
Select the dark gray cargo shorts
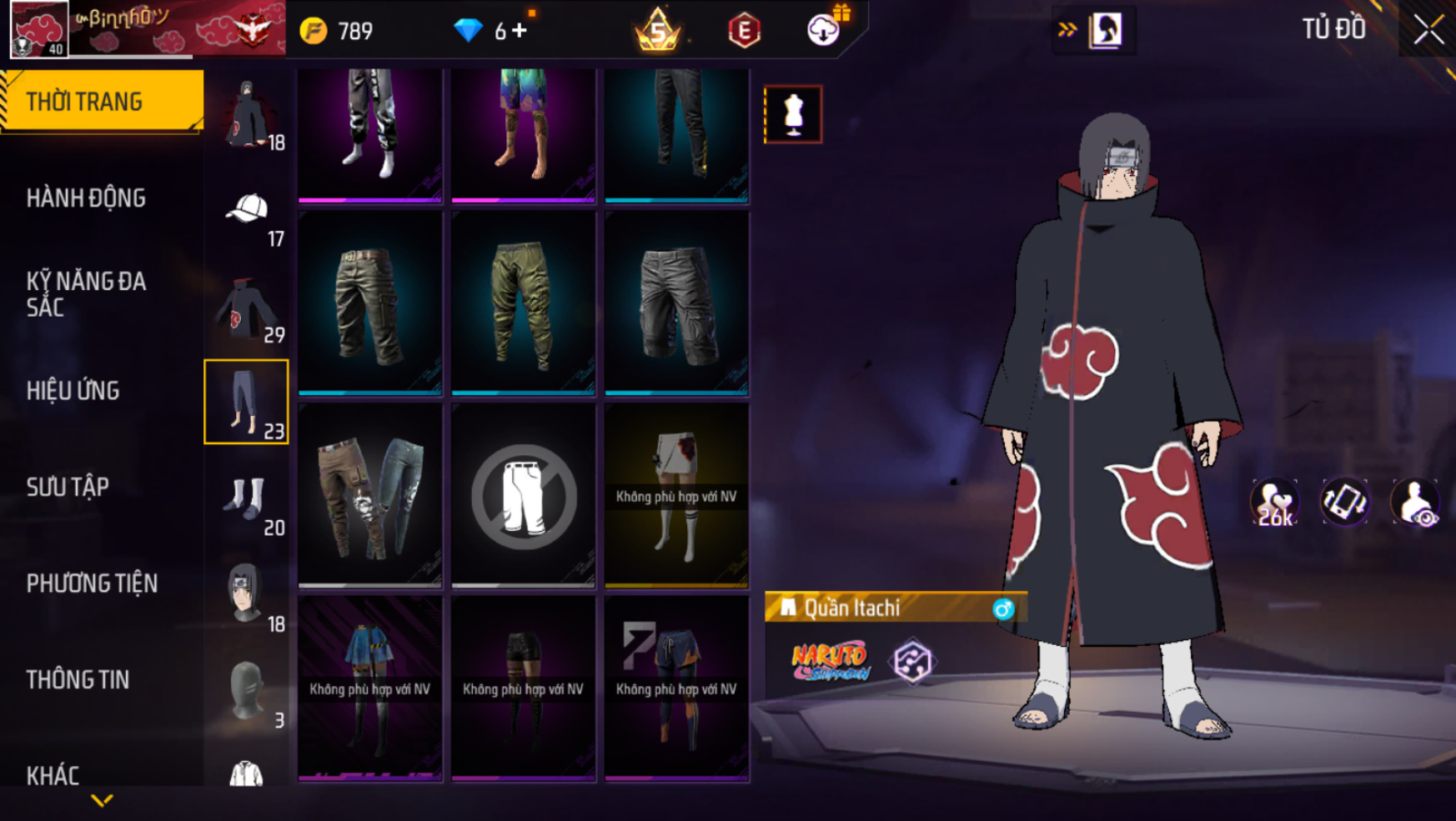[676, 303]
